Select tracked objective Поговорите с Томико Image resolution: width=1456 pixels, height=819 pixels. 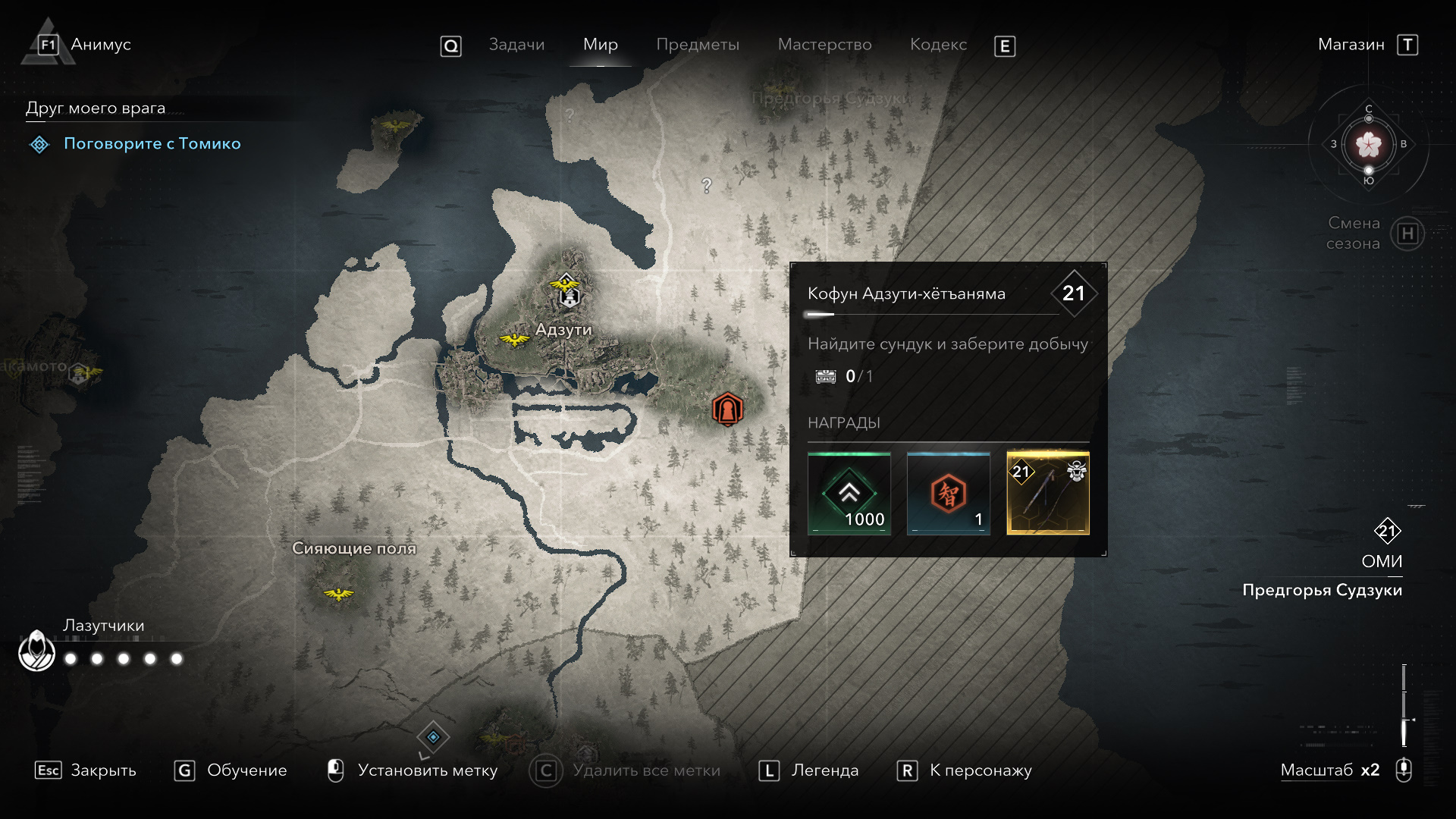point(152,143)
